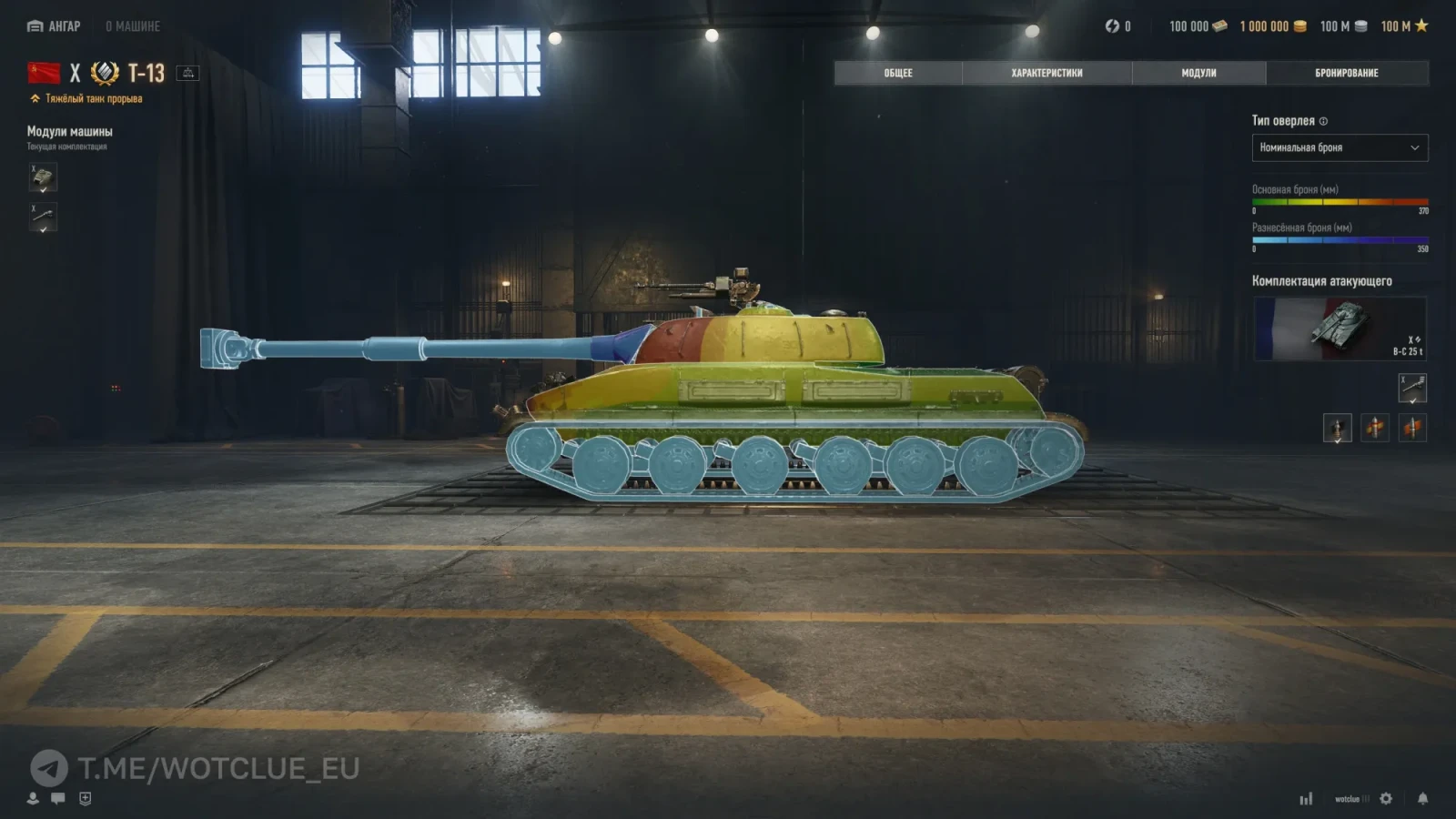Screen dimensions: 1456x819
Task: Select the Модули tab
Action: [1198, 73]
